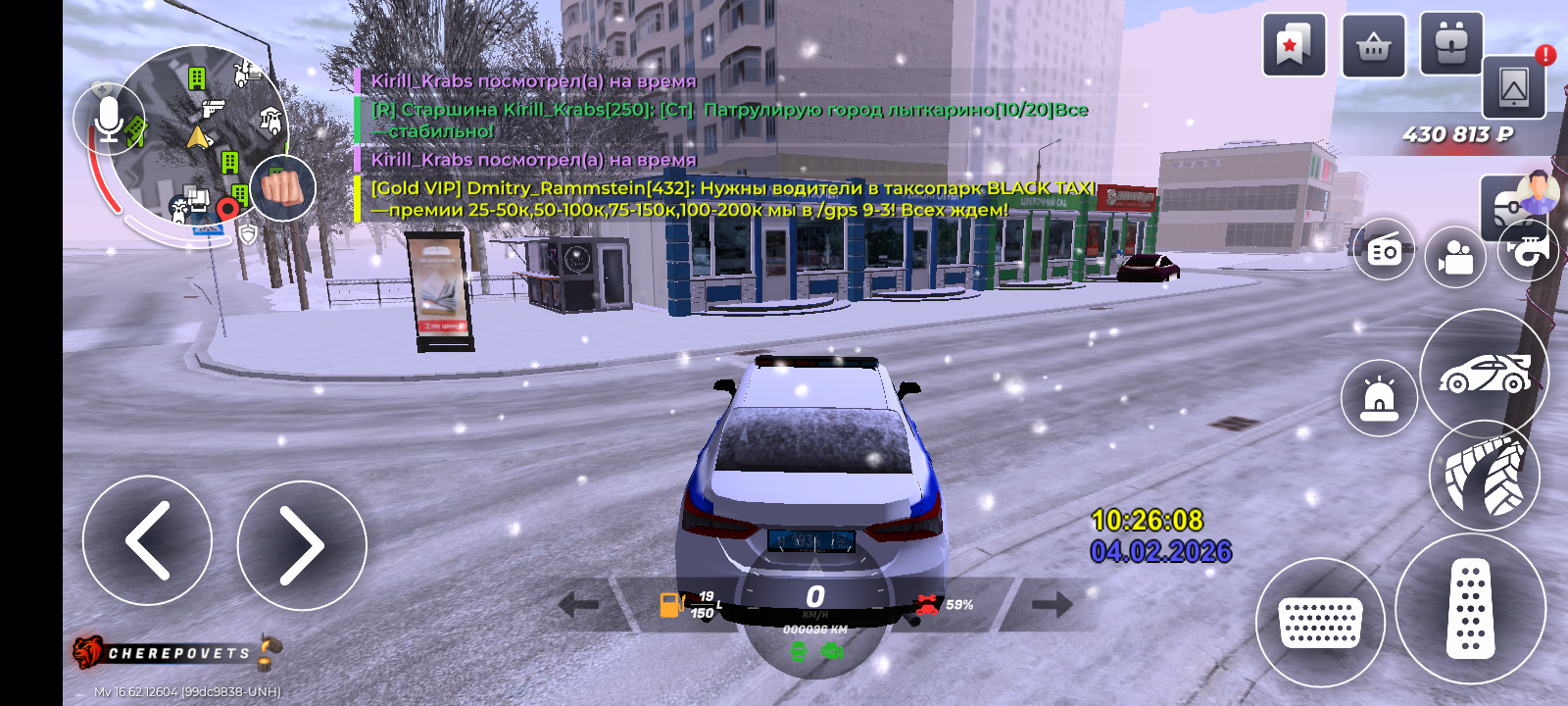Open the sports car vehicle menu
Viewport: 1568px width, 706px height.
(1484, 374)
